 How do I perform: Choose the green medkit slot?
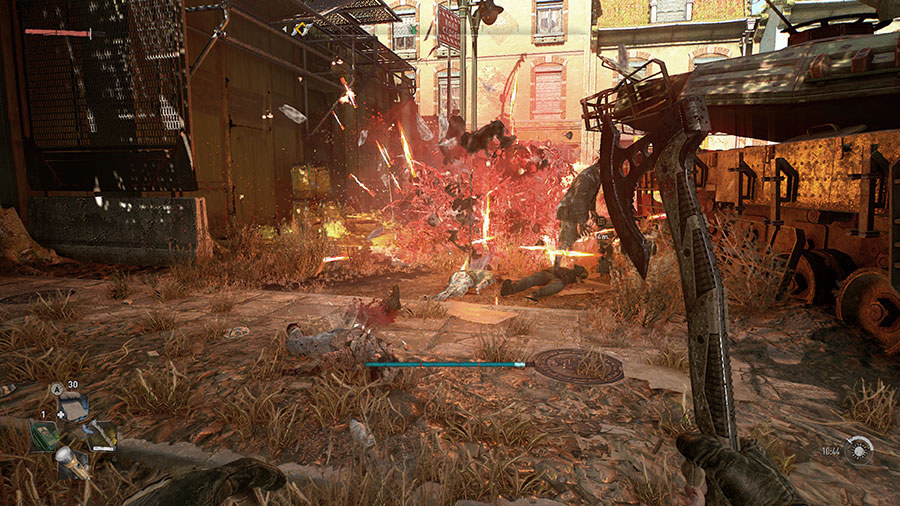[43, 434]
